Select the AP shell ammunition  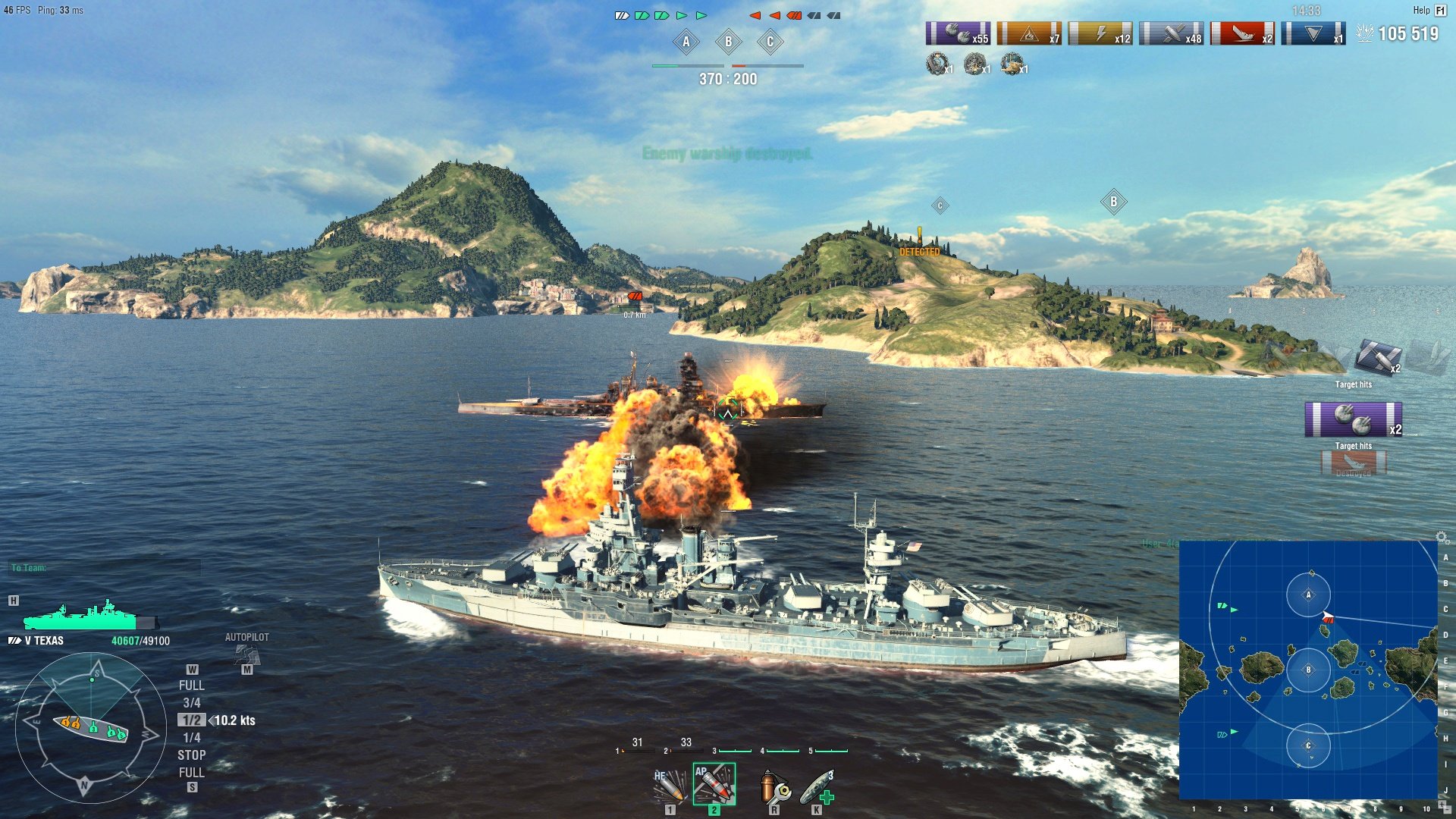[714, 784]
